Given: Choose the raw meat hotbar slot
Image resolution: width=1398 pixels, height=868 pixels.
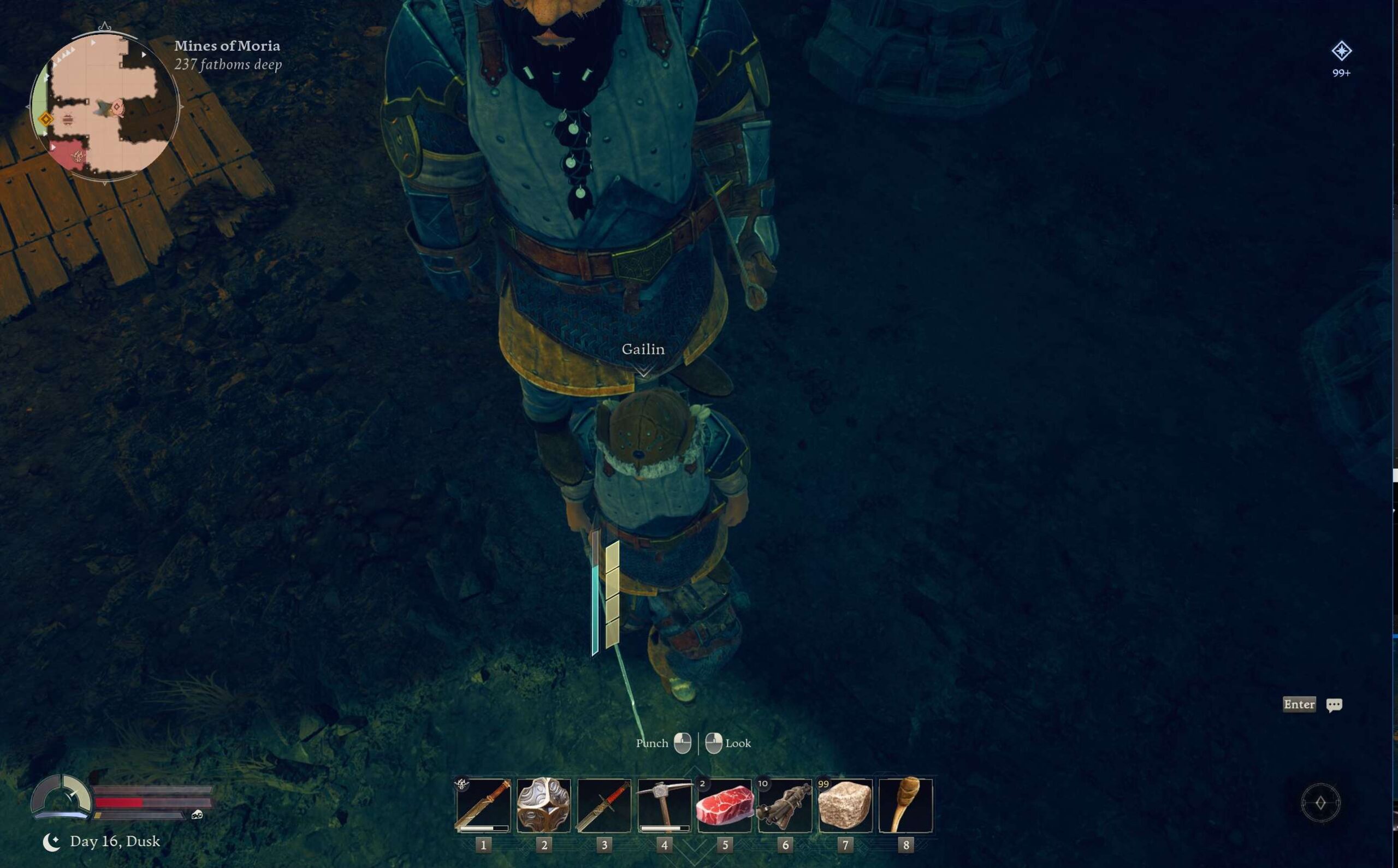Looking at the screenshot, I should (725, 805).
